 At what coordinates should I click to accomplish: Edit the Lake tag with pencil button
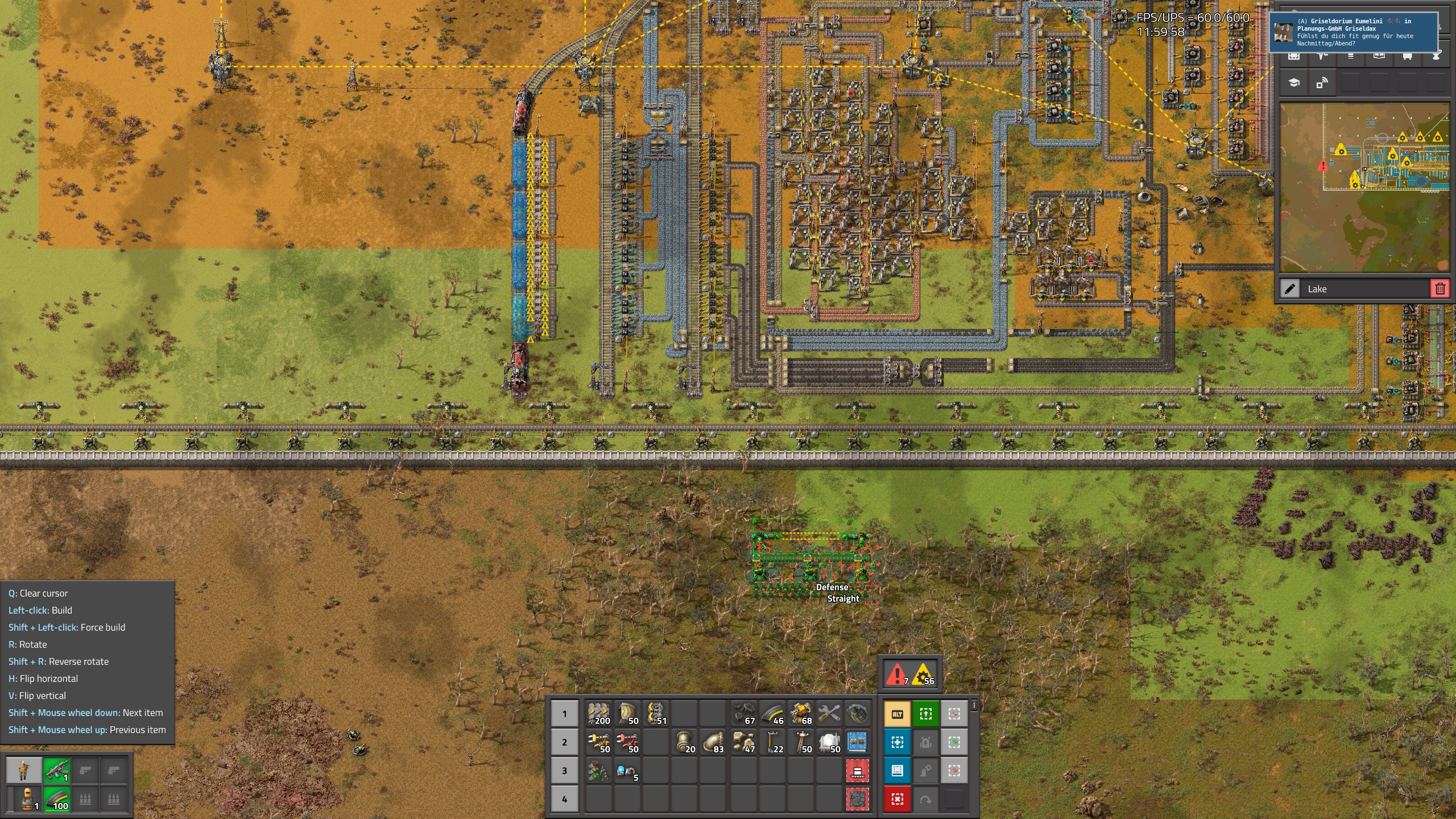pos(1290,289)
